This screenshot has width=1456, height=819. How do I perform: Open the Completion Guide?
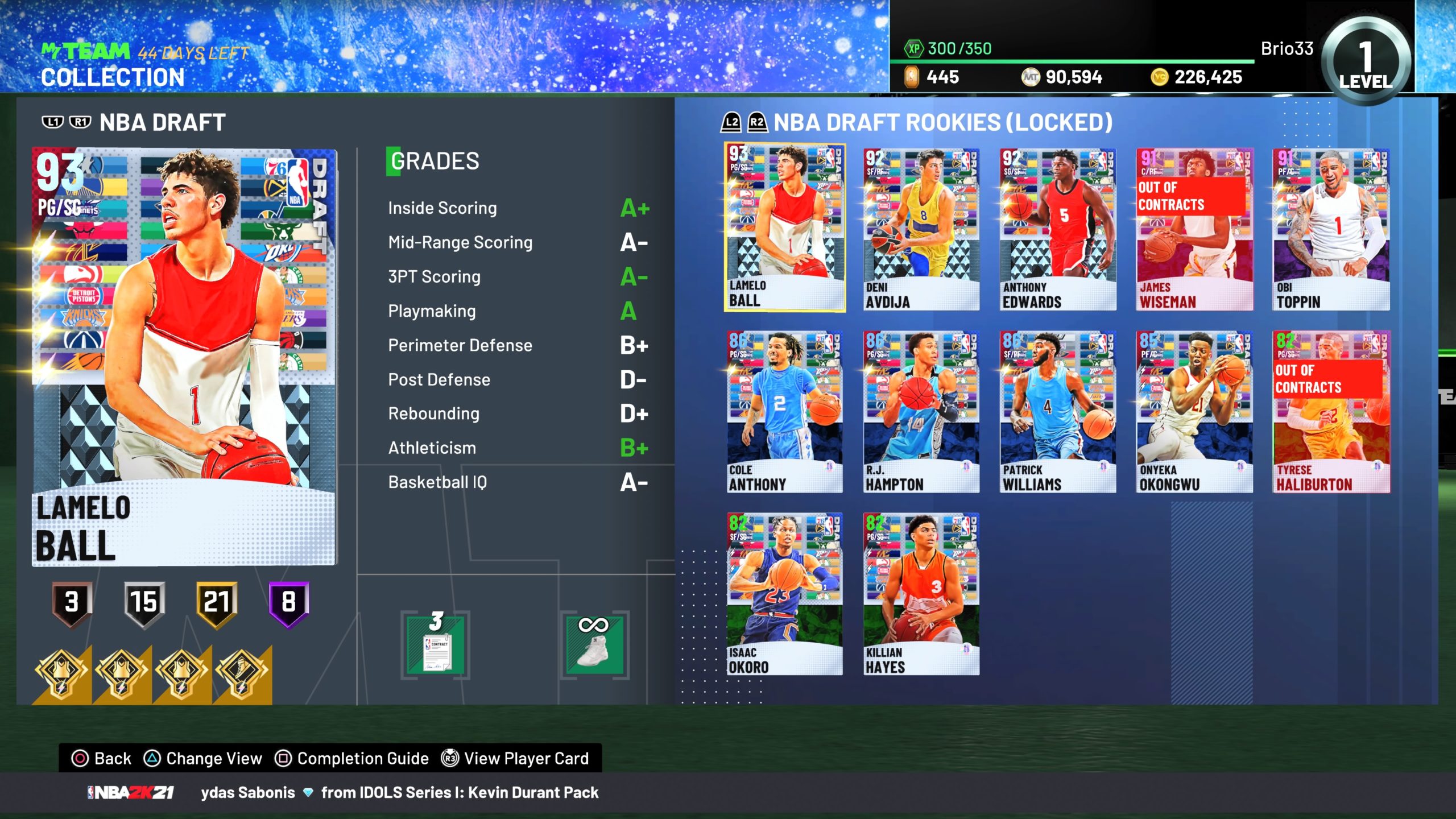tap(352, 759)
